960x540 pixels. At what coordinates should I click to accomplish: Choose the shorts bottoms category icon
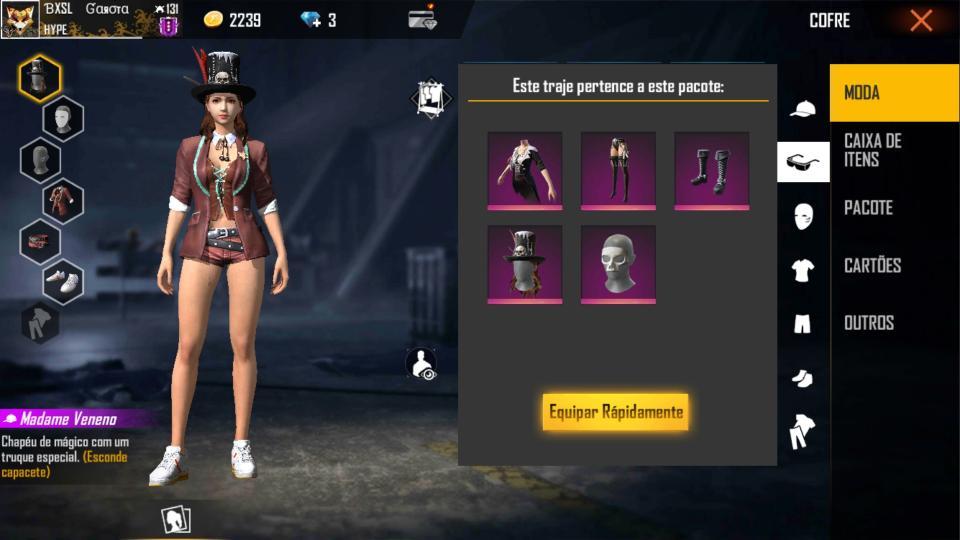click(x=803, y=323)
